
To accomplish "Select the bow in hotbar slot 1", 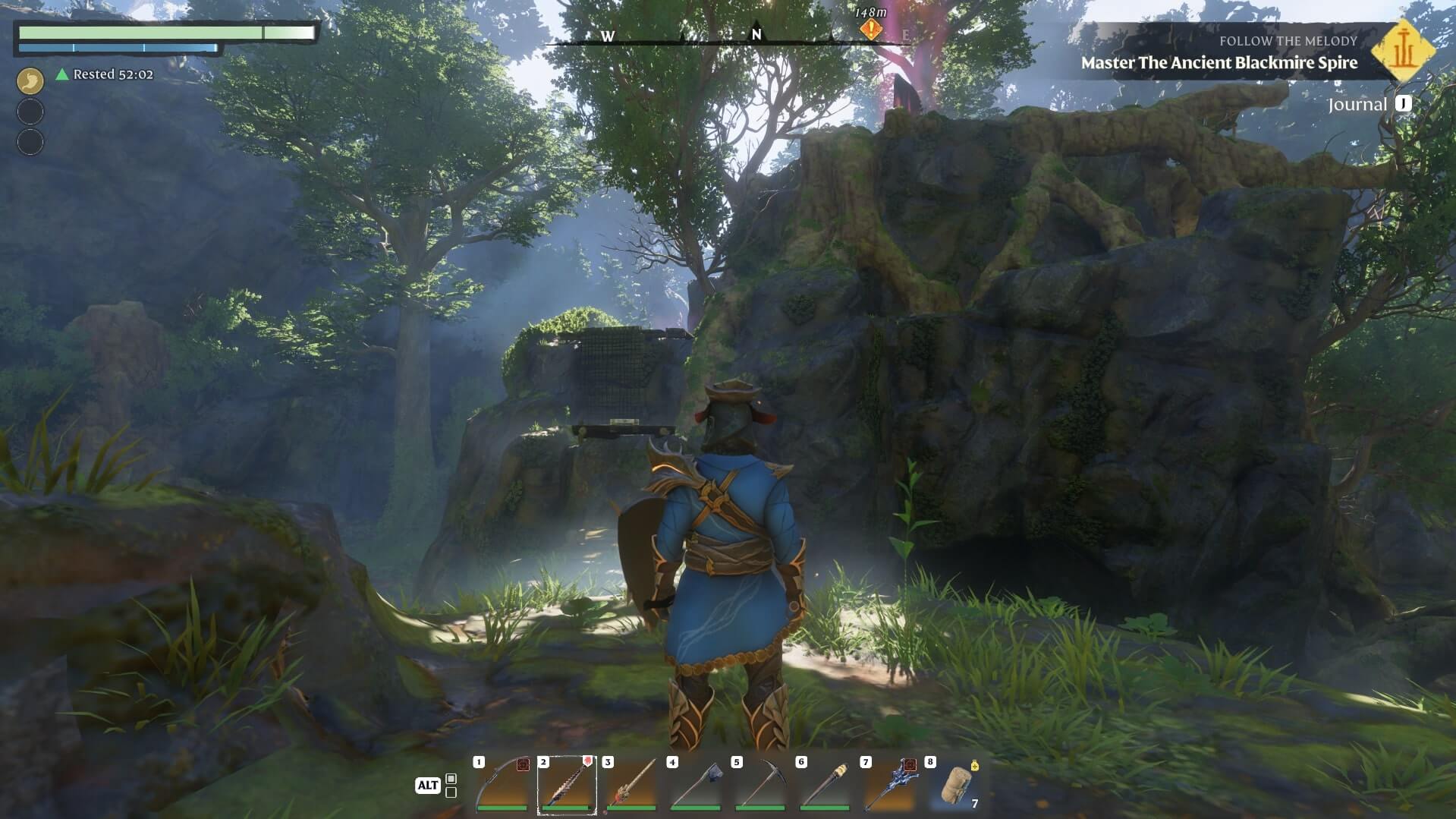I will click(502, 785).
